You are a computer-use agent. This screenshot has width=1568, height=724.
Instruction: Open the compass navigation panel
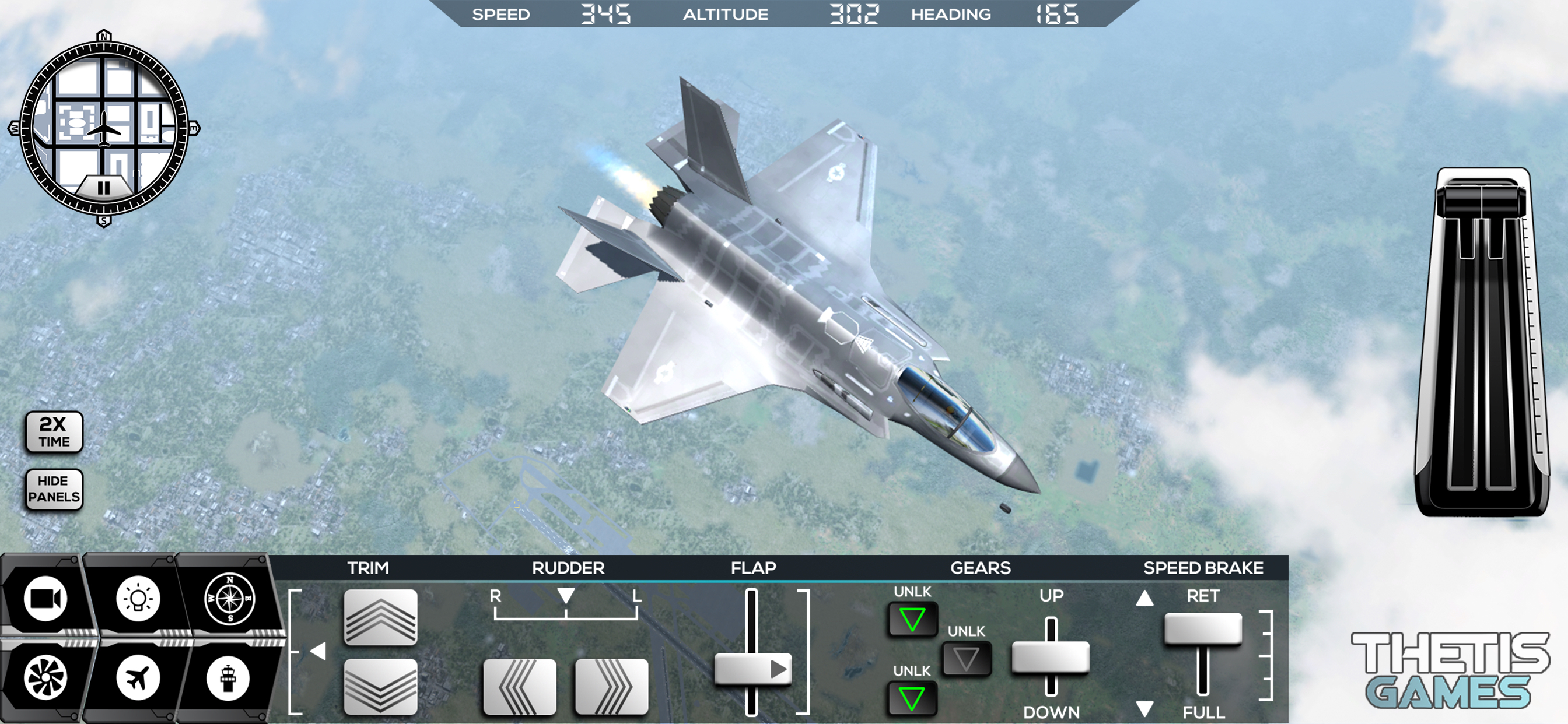pos(229,599)
